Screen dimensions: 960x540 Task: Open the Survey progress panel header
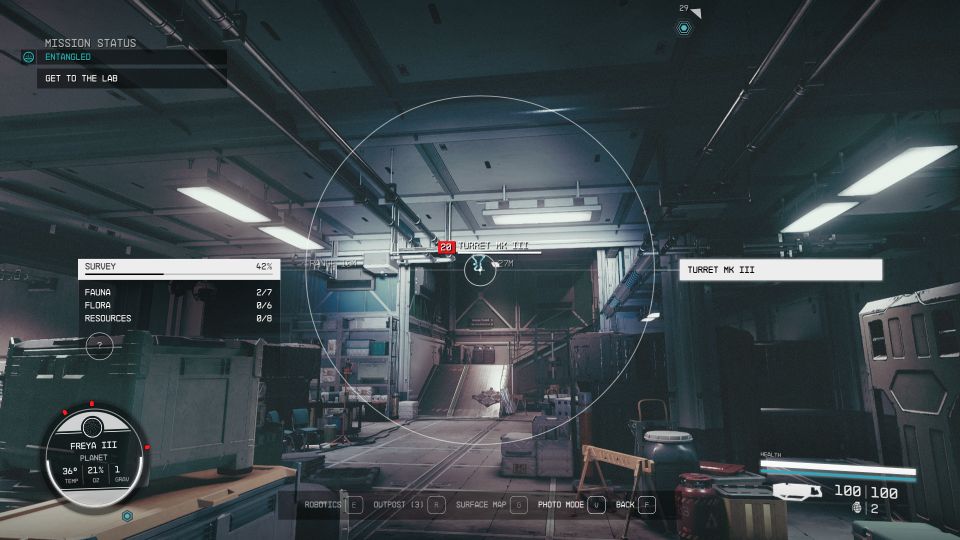point(178,267)
